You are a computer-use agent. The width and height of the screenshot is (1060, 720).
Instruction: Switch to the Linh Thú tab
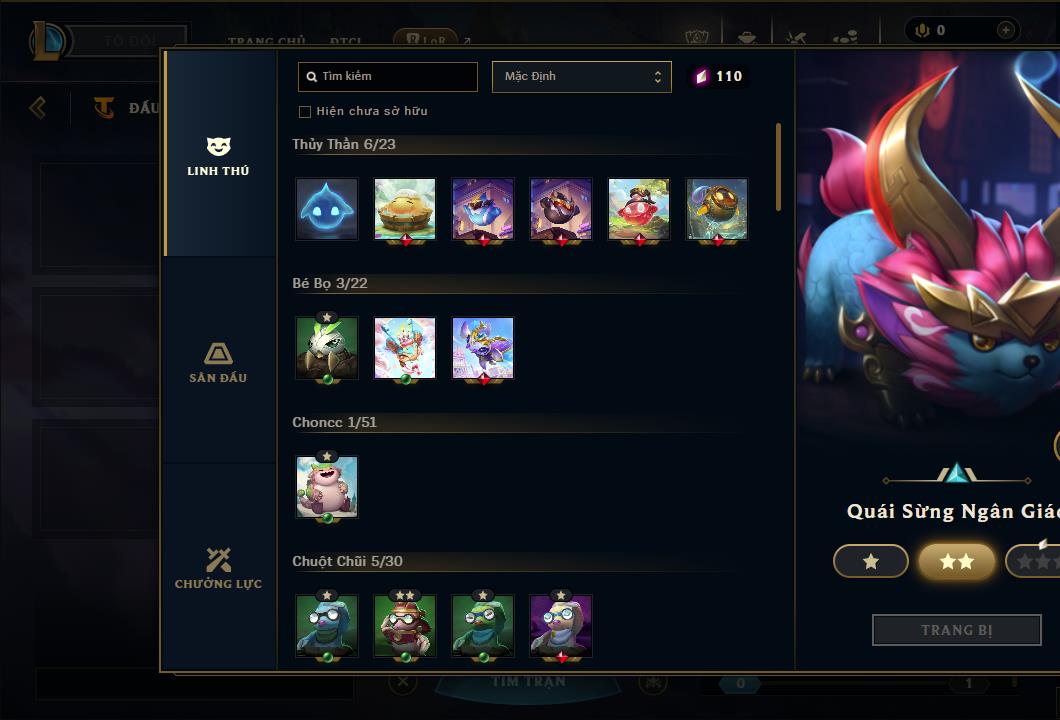(218, 157)
